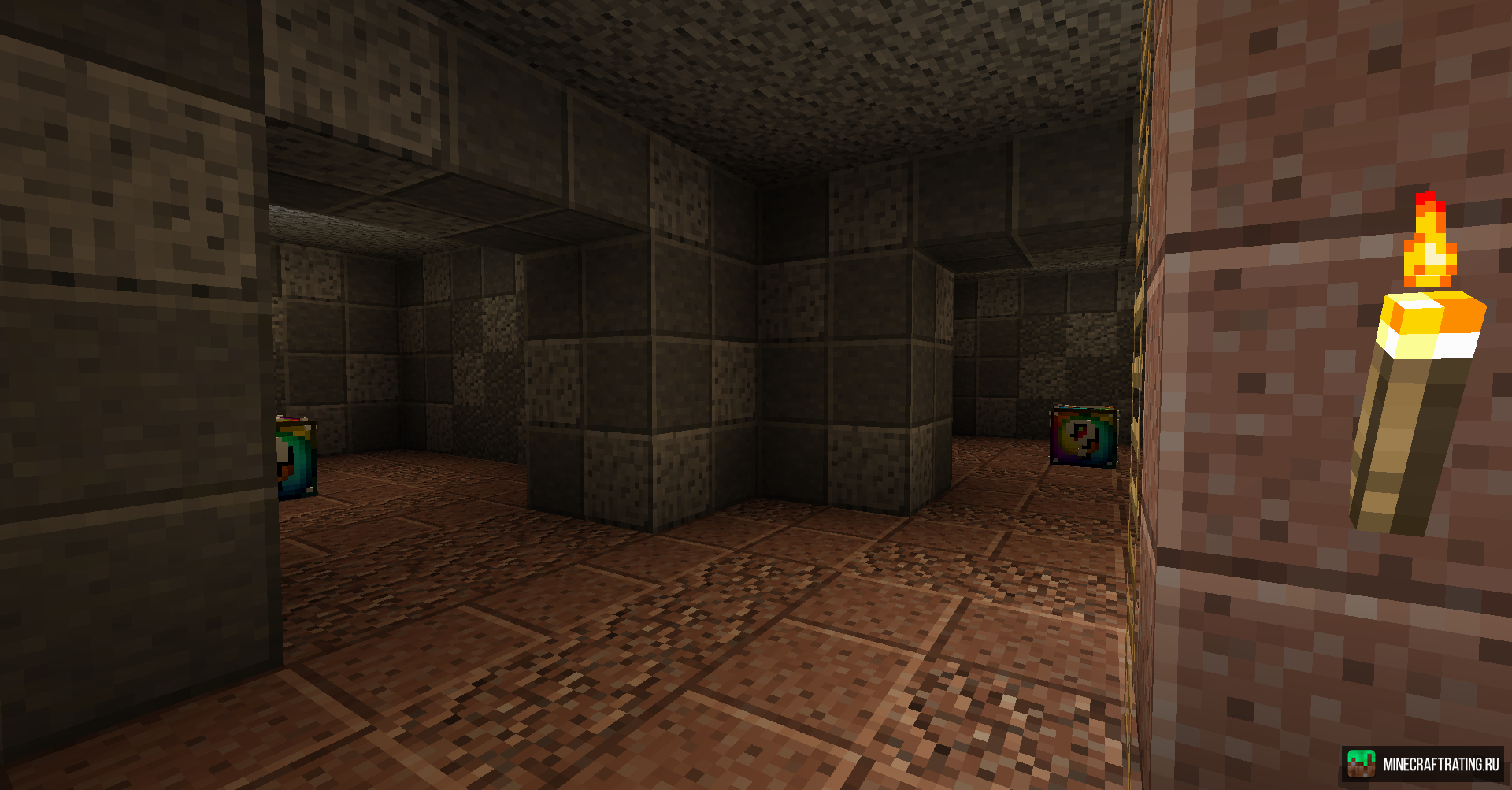Click the MINECRAFTRATING.RU watermark logo
The image size is (1512, 790).
tap(1422, 764)
